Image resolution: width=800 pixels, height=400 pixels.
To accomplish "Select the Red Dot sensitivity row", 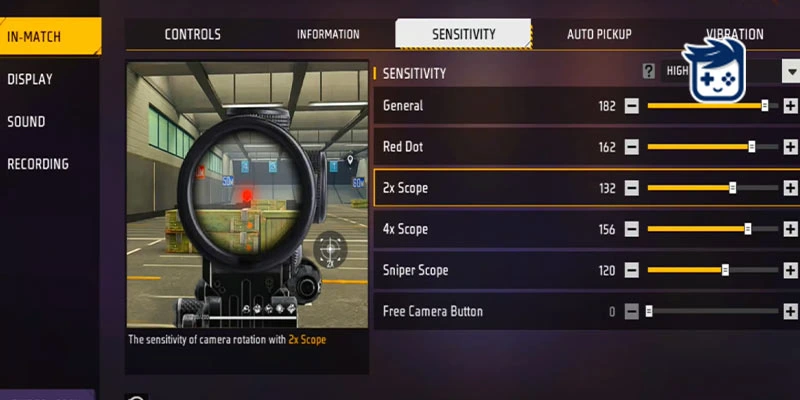I will click(x=480, y=147).
